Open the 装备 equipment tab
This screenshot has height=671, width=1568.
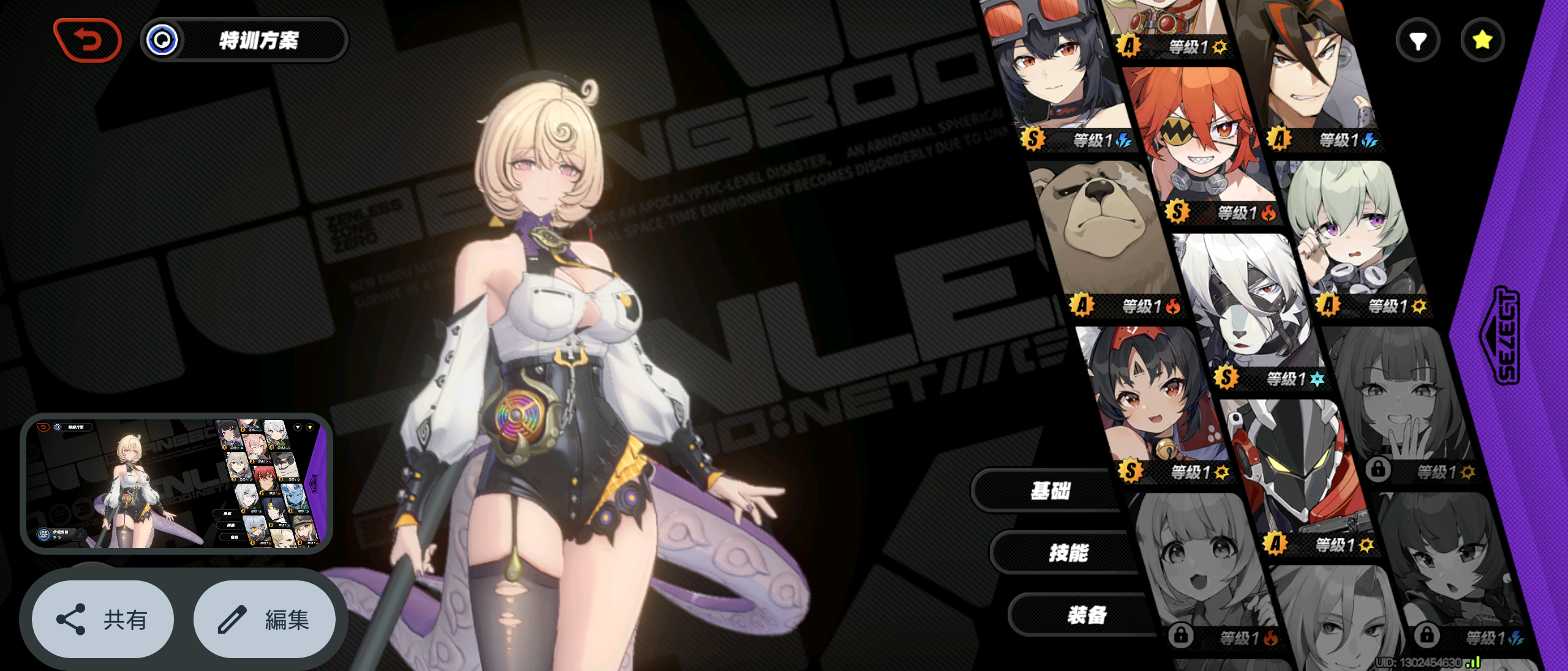(1087, 615)
